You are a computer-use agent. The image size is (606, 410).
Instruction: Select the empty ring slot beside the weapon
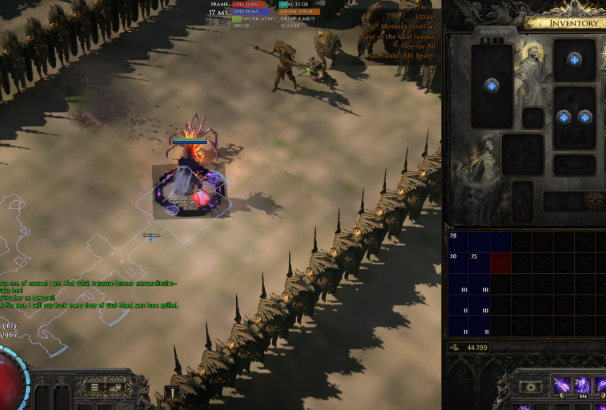click(534, 118)
